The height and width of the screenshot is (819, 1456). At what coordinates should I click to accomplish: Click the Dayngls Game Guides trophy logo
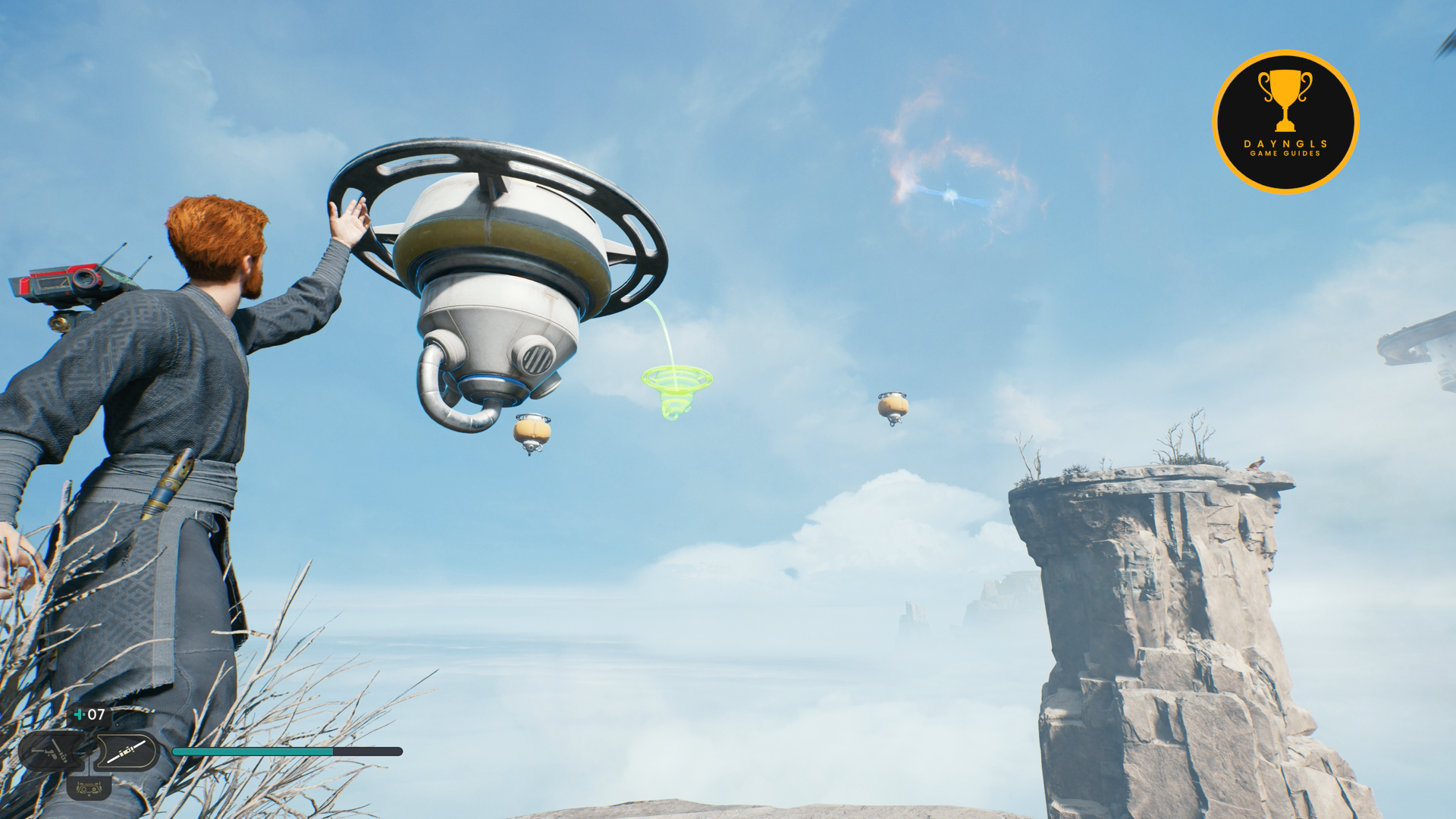pos(1285,122)
